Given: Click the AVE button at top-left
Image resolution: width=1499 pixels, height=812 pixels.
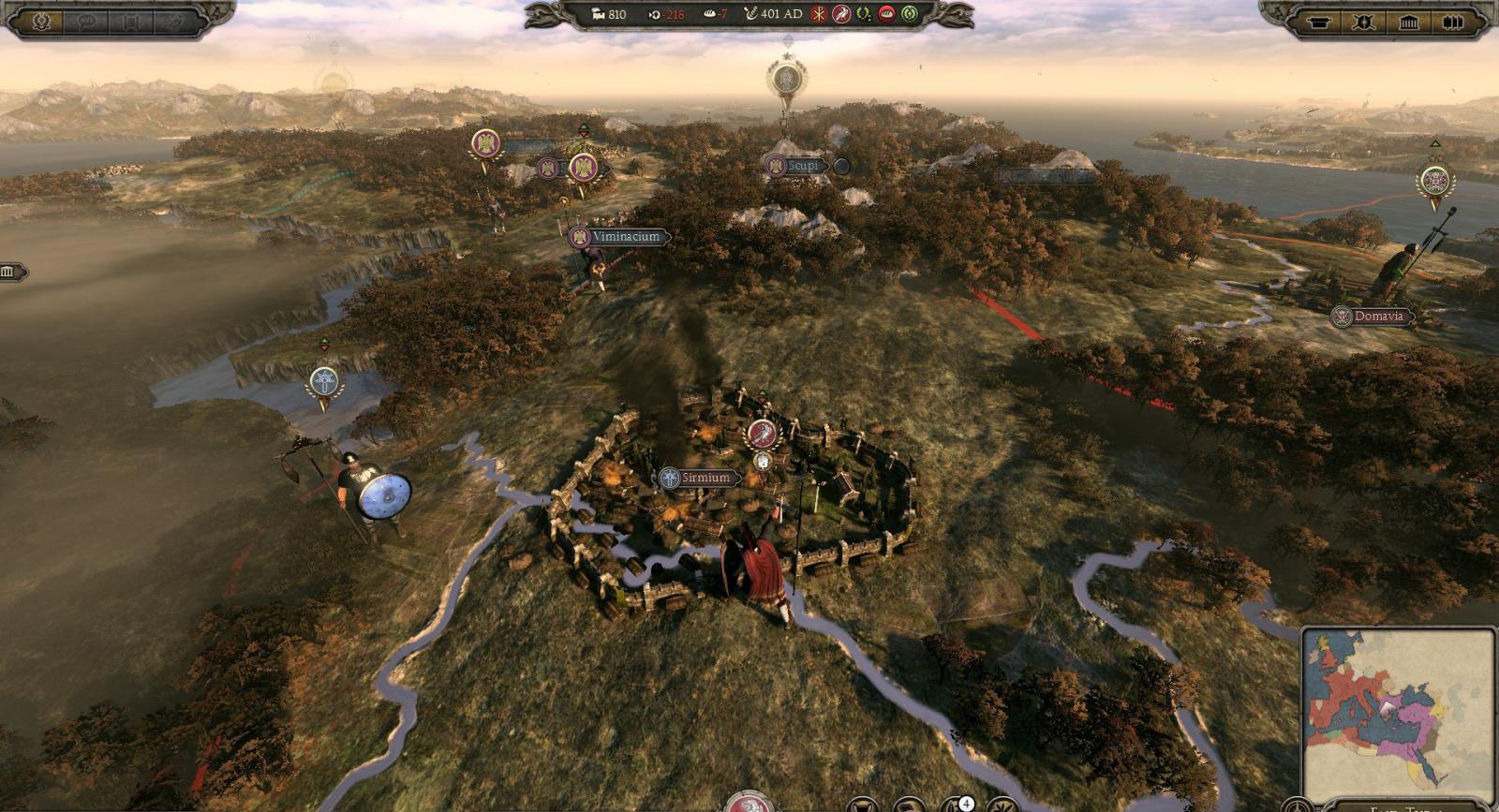Looking at the screenshot, I should click(x=86, y=20).
